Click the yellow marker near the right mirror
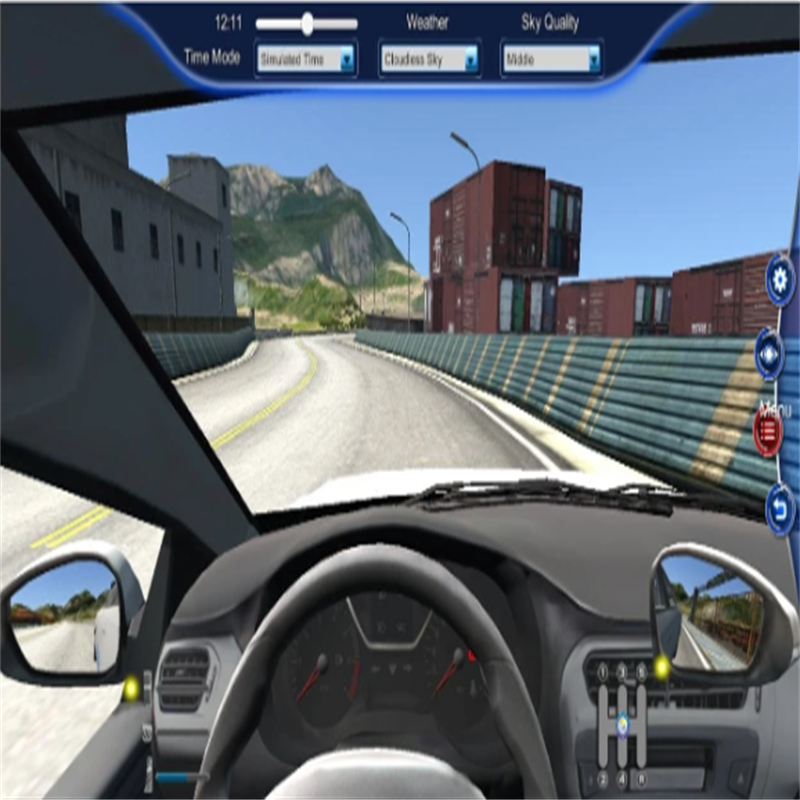This screenshot has width=800, height=800. pos(661,664)
